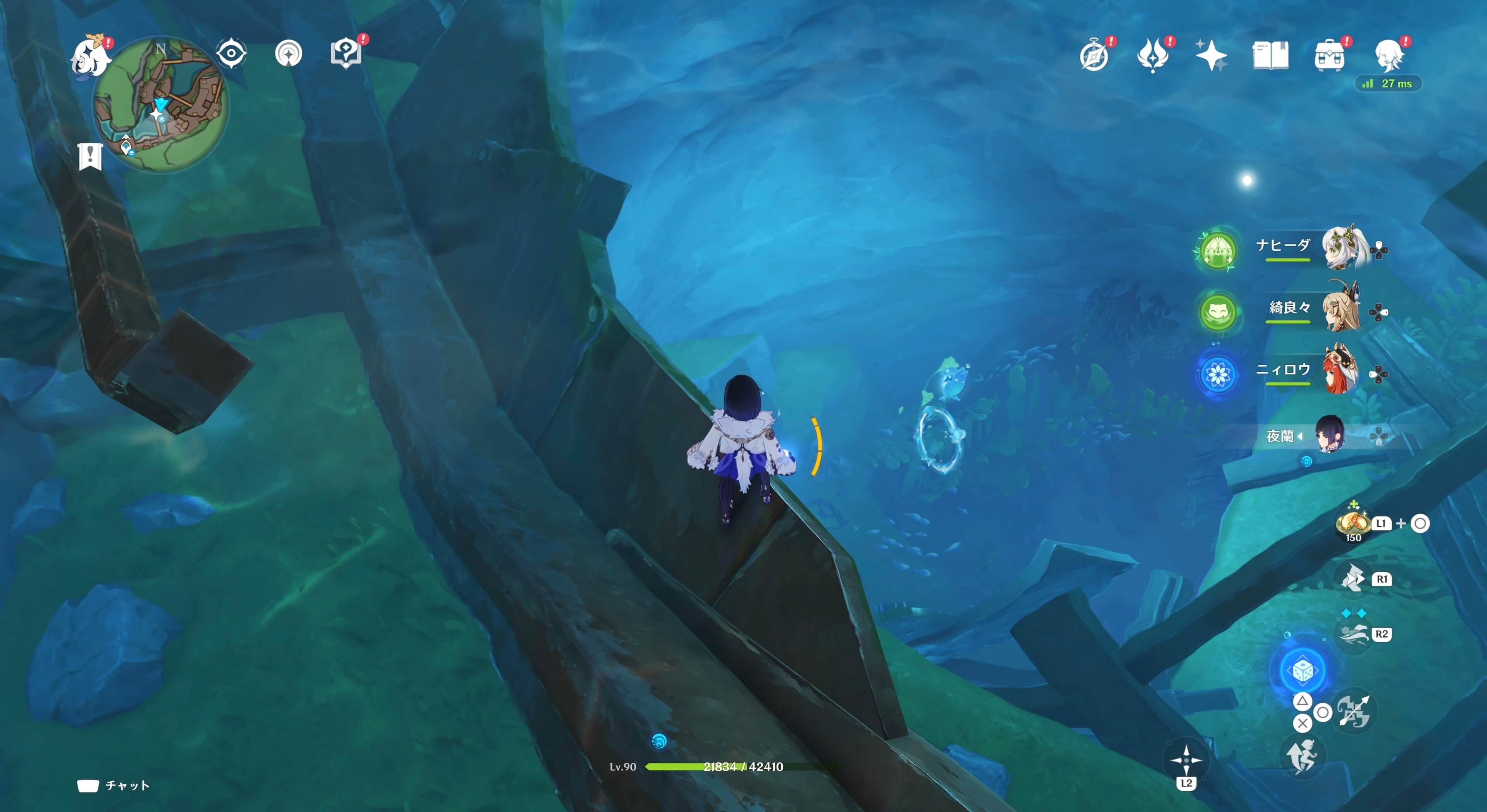
Task: Fire the bow normal attack icon
Action: point(1353,711)
